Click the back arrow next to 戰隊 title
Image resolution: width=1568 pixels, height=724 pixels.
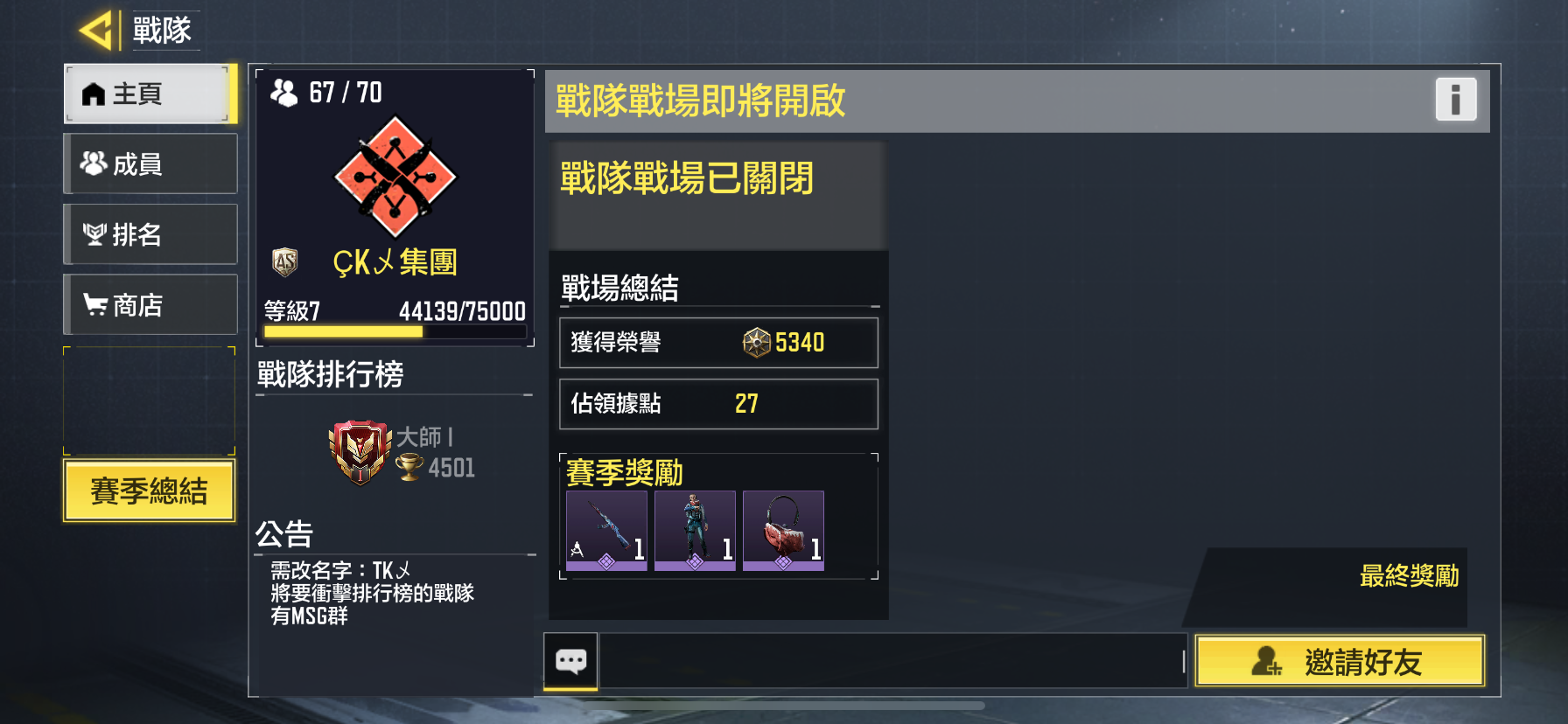pos(98,29)
